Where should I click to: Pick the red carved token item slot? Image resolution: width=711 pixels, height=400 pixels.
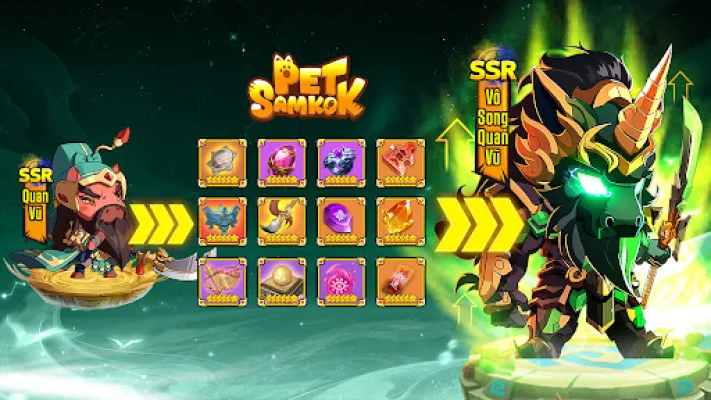400,163
